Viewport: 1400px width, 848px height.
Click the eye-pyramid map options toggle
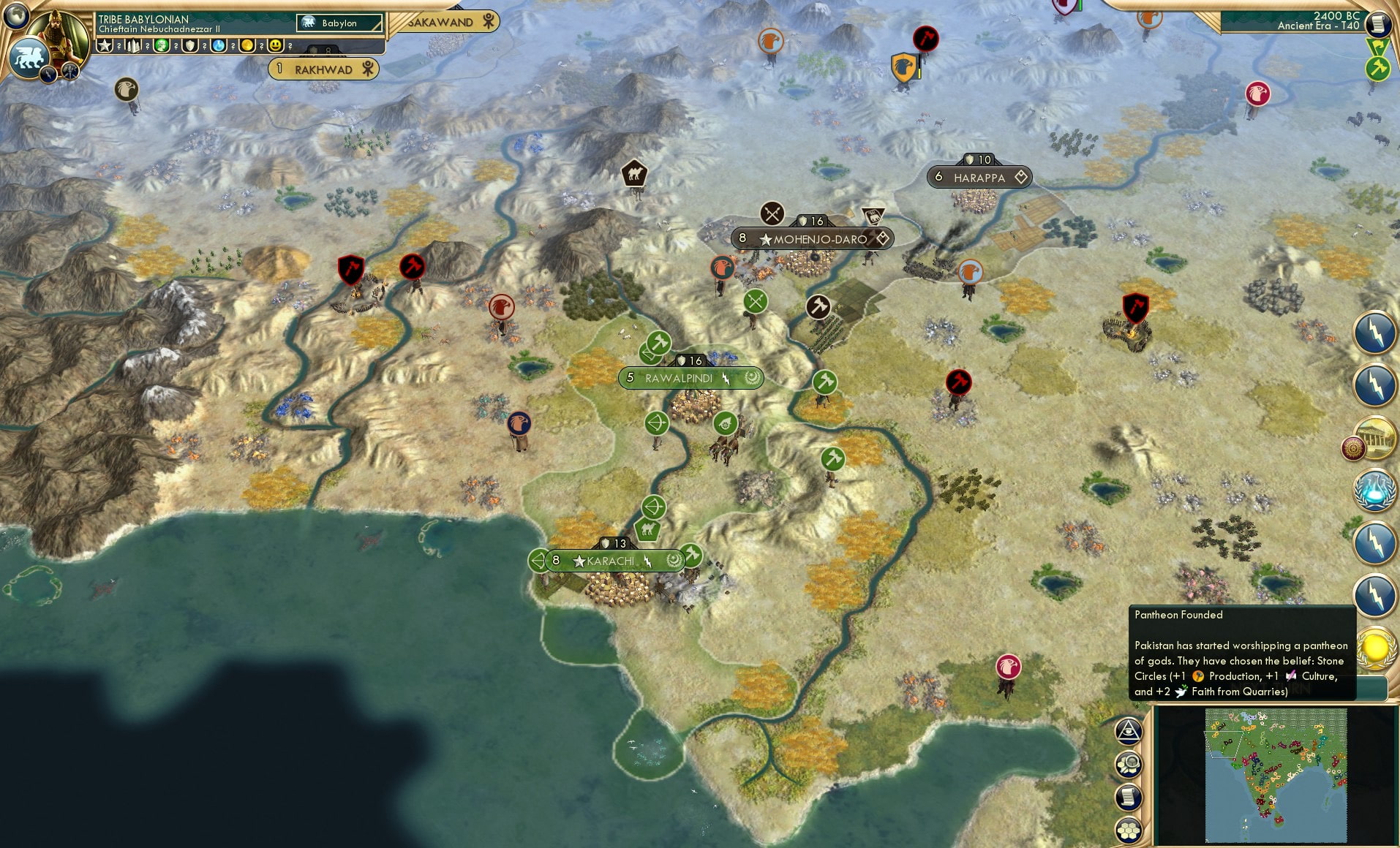(x=1129, y=730)
